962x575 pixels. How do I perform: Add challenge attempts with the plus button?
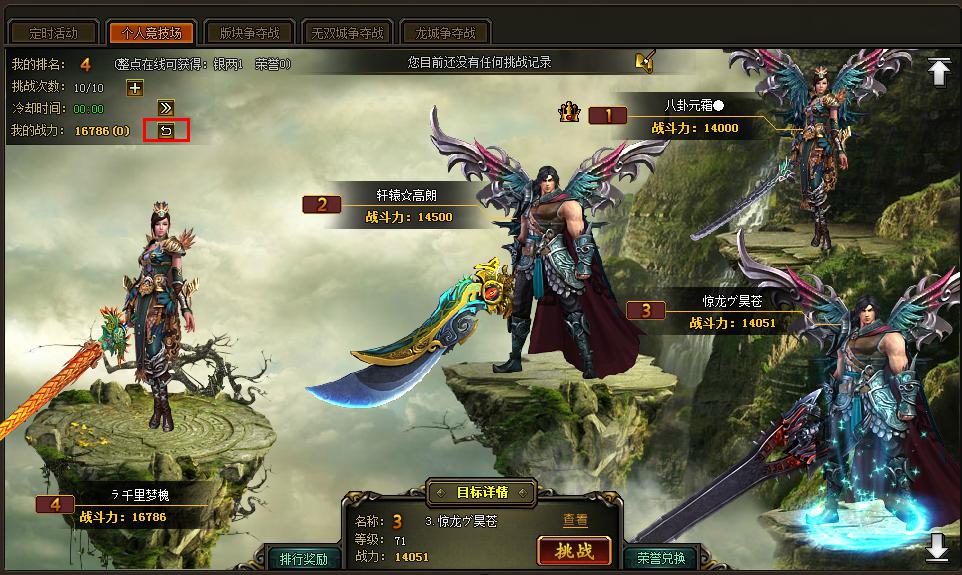pos(135,88)
